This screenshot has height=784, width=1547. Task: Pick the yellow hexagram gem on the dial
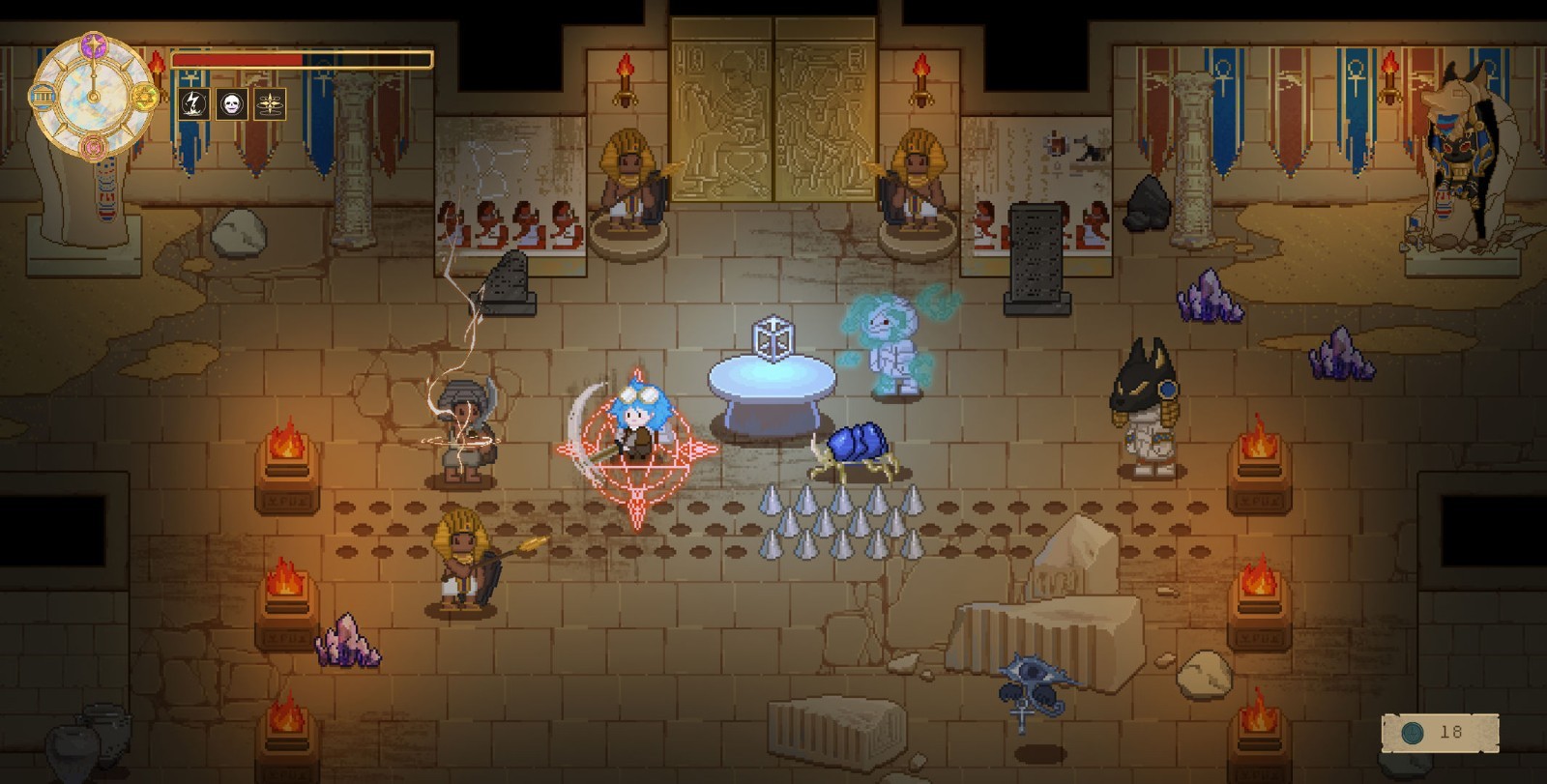click(145, 97)
